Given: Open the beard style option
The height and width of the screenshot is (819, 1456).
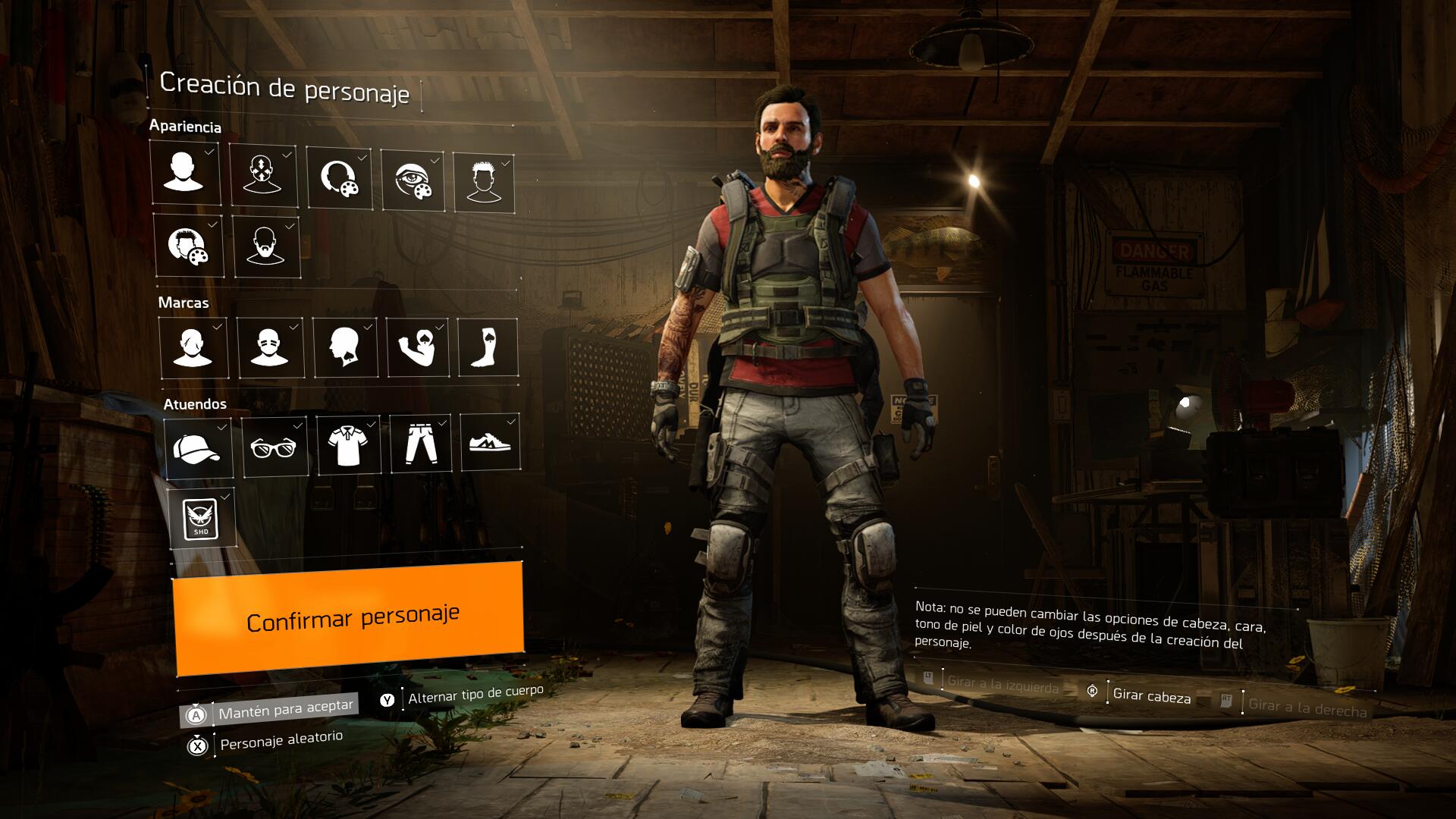Looking at the screenshot, I should point(265,247).
